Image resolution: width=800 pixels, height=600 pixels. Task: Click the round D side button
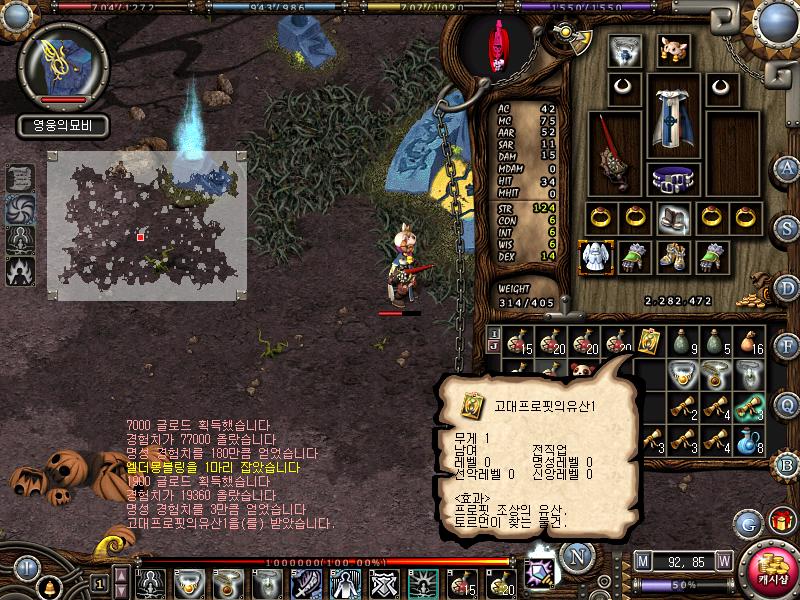787,288
